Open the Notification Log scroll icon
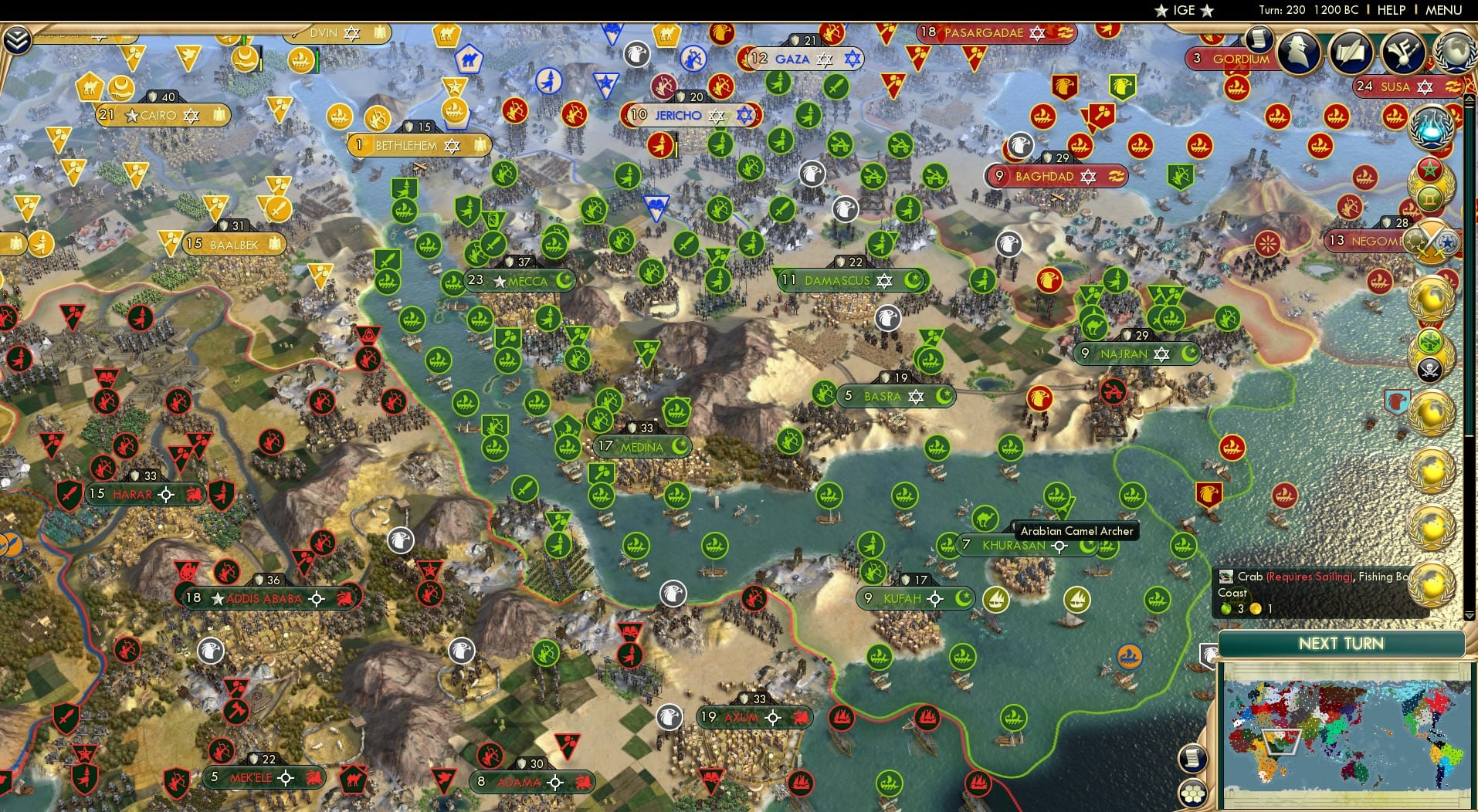 1258,39
